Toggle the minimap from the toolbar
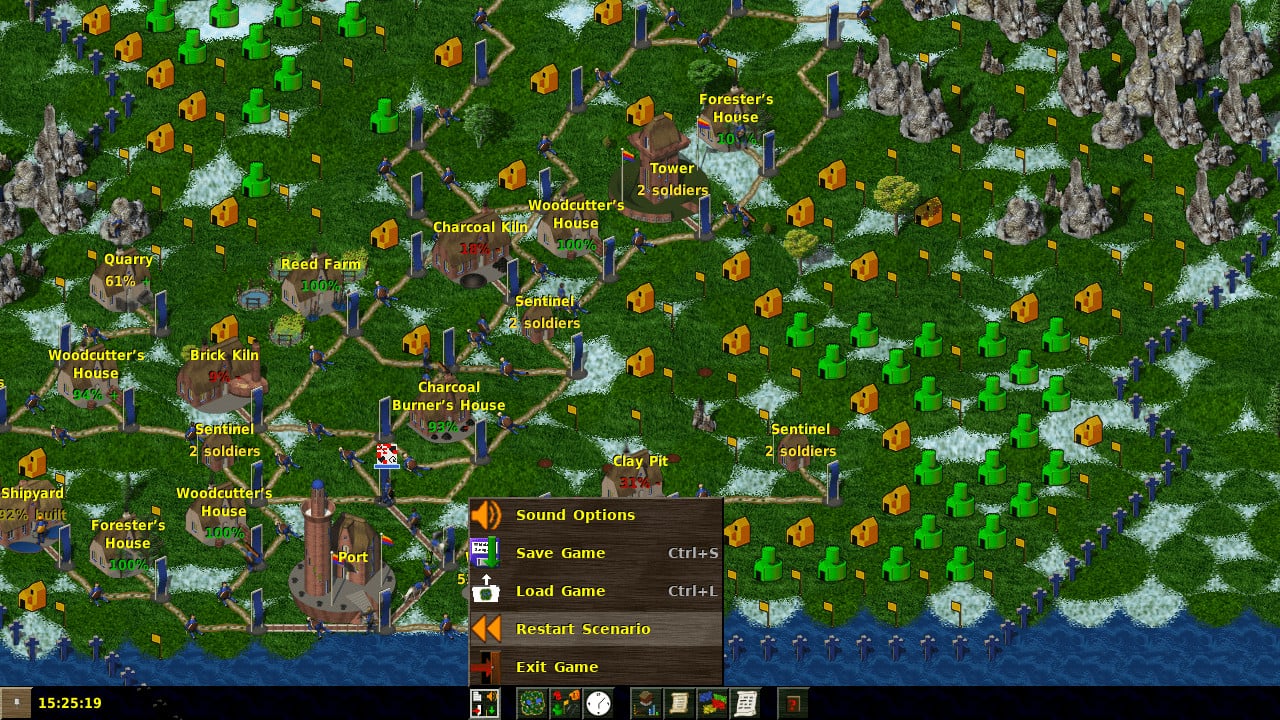The height and width of the screenshot is (720, 1280). pos(532,703)
